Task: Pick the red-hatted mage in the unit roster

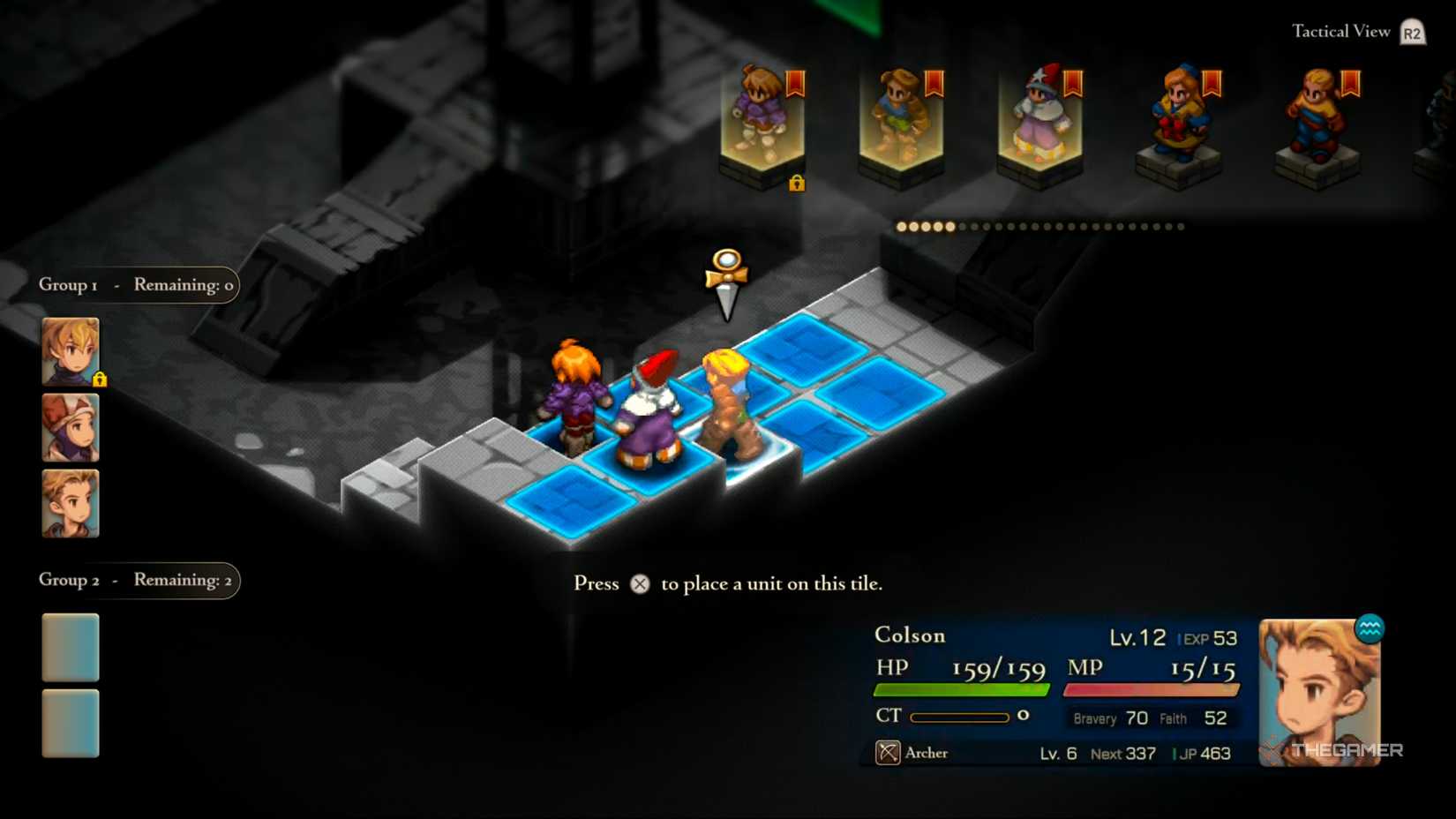Action: pyautogui.click(x=1039, y=119)
